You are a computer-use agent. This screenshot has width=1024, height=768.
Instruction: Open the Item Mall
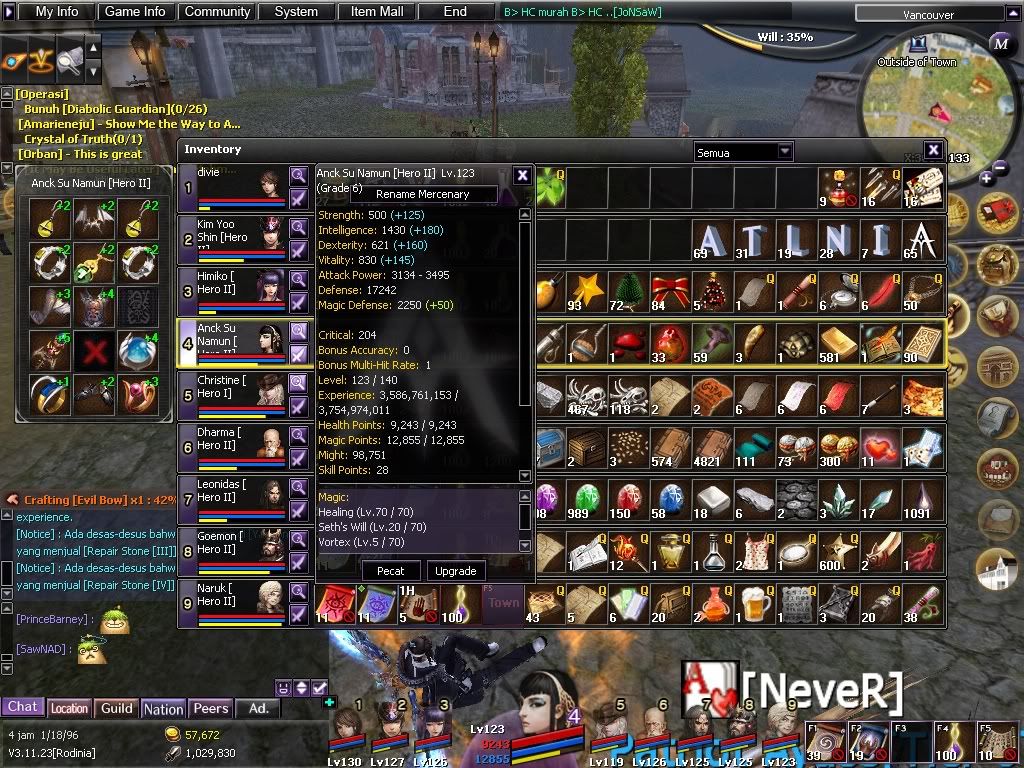pos(377,12)
